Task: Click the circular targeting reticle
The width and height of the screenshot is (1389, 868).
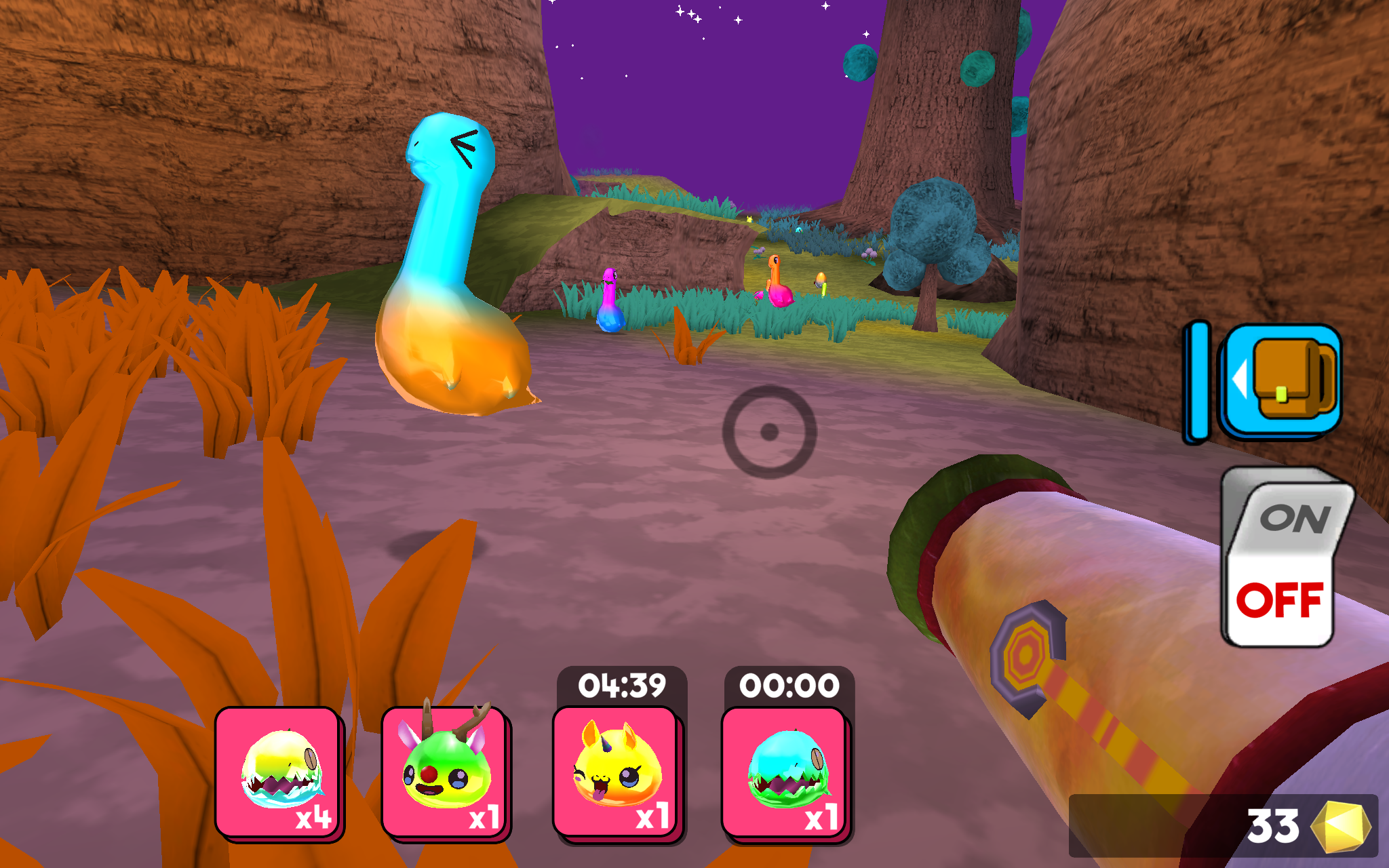Action: coord(769,433)
